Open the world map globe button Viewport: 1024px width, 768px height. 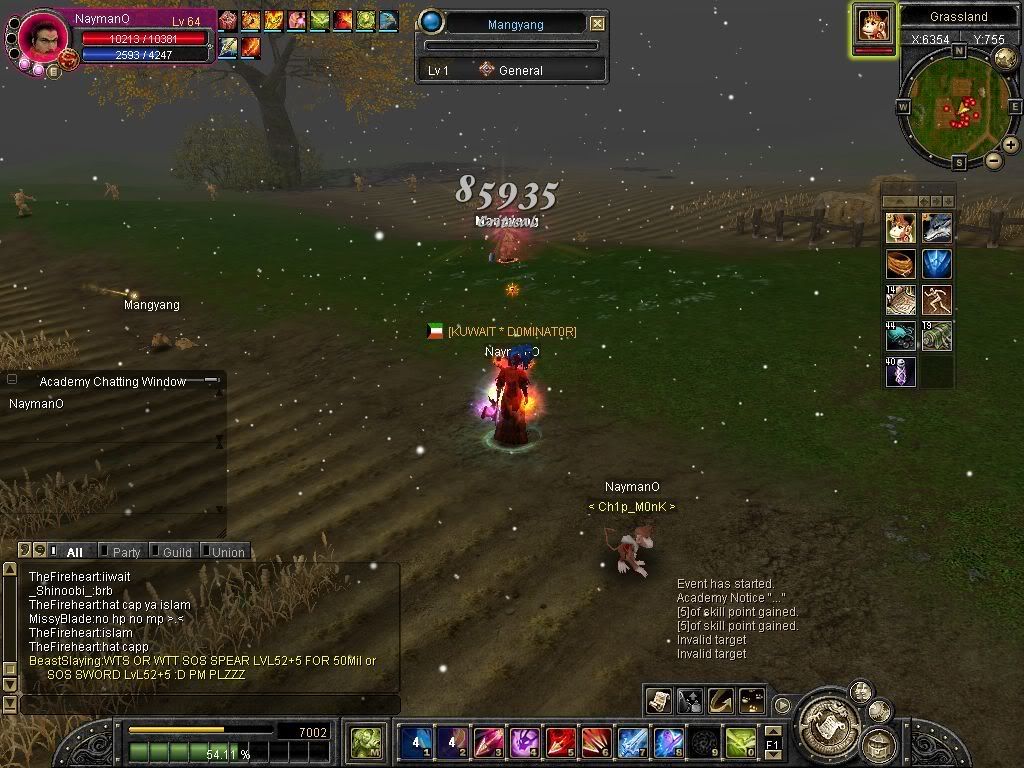click(1005, 59)
